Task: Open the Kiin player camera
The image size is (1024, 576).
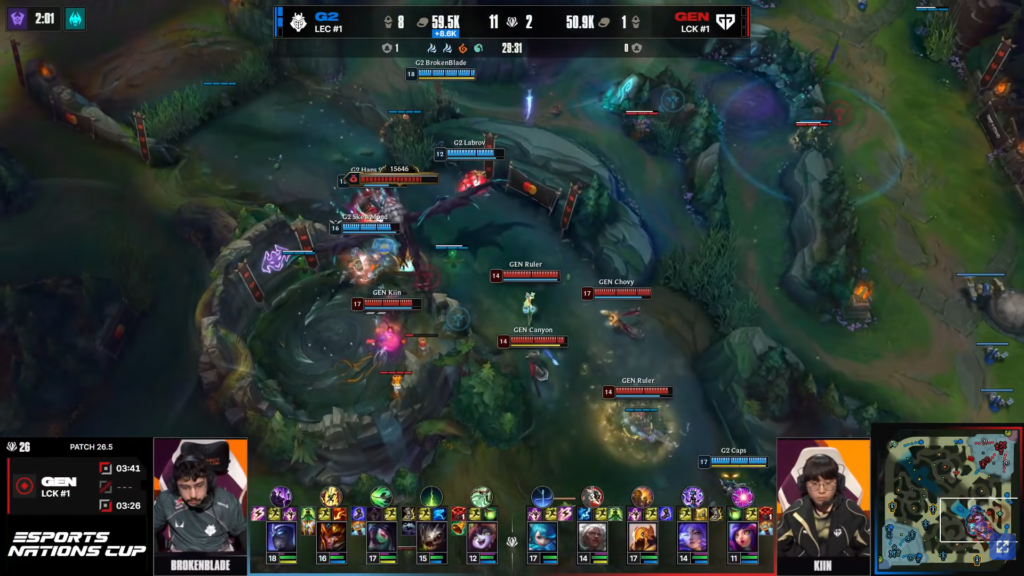Action: [823, 500]
